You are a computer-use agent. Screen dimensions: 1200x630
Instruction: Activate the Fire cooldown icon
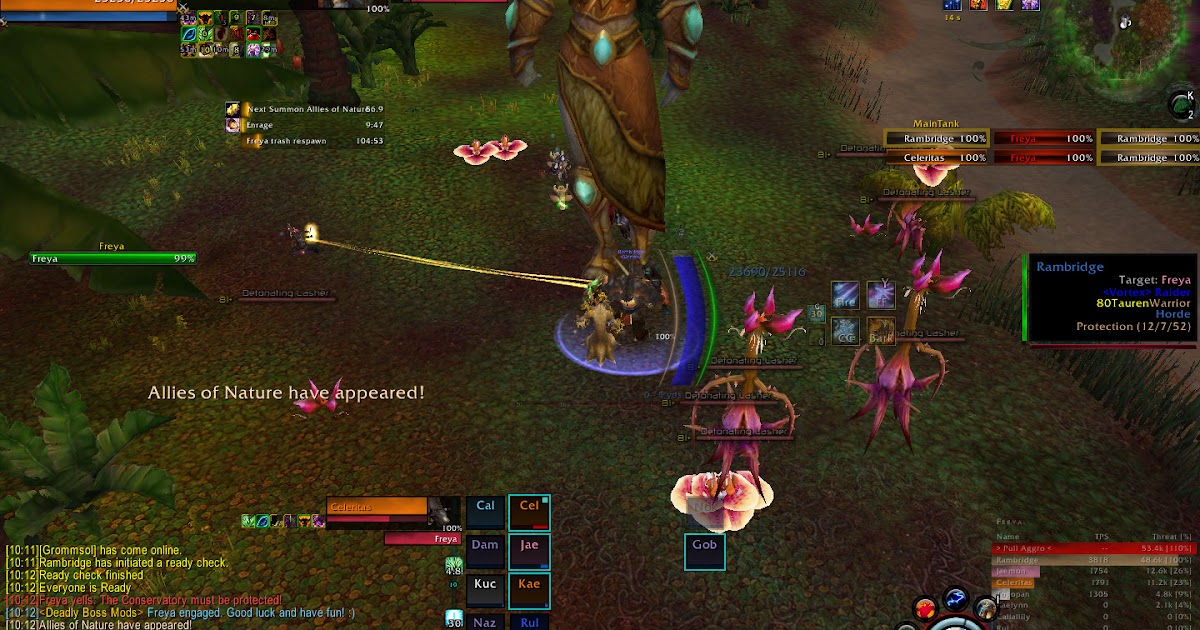[846, 296]
